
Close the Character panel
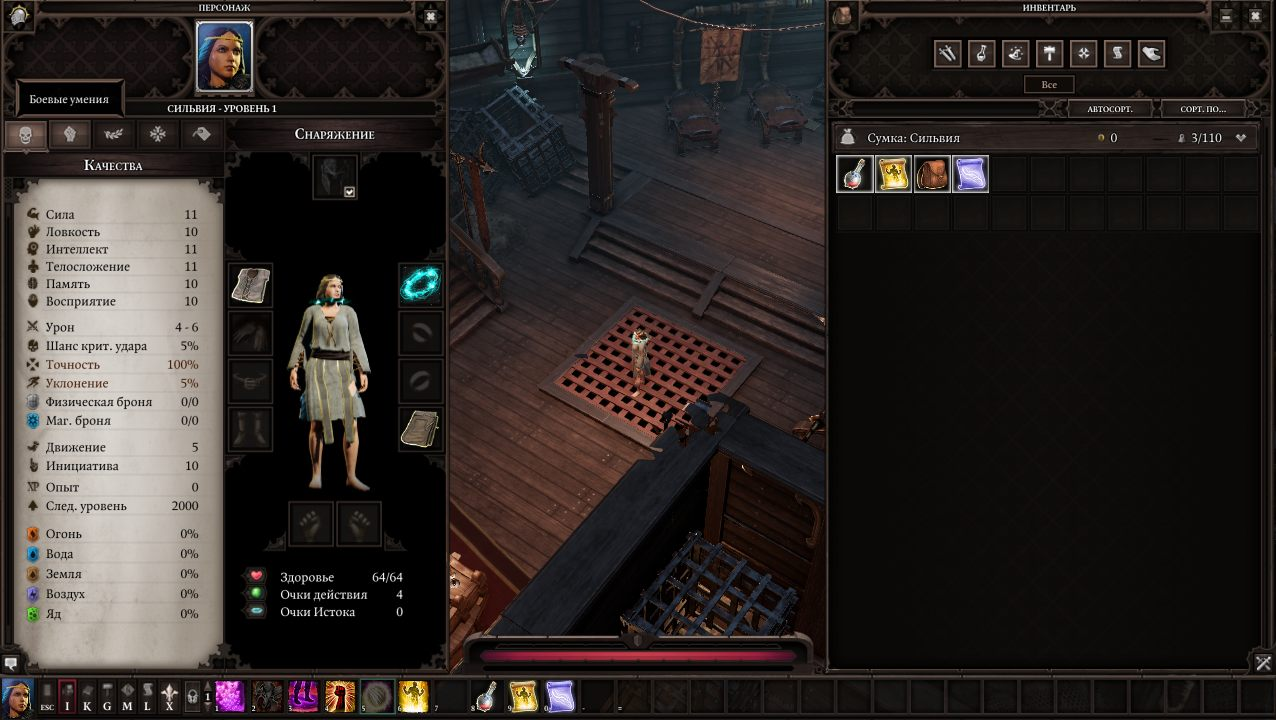coord(430,16)
